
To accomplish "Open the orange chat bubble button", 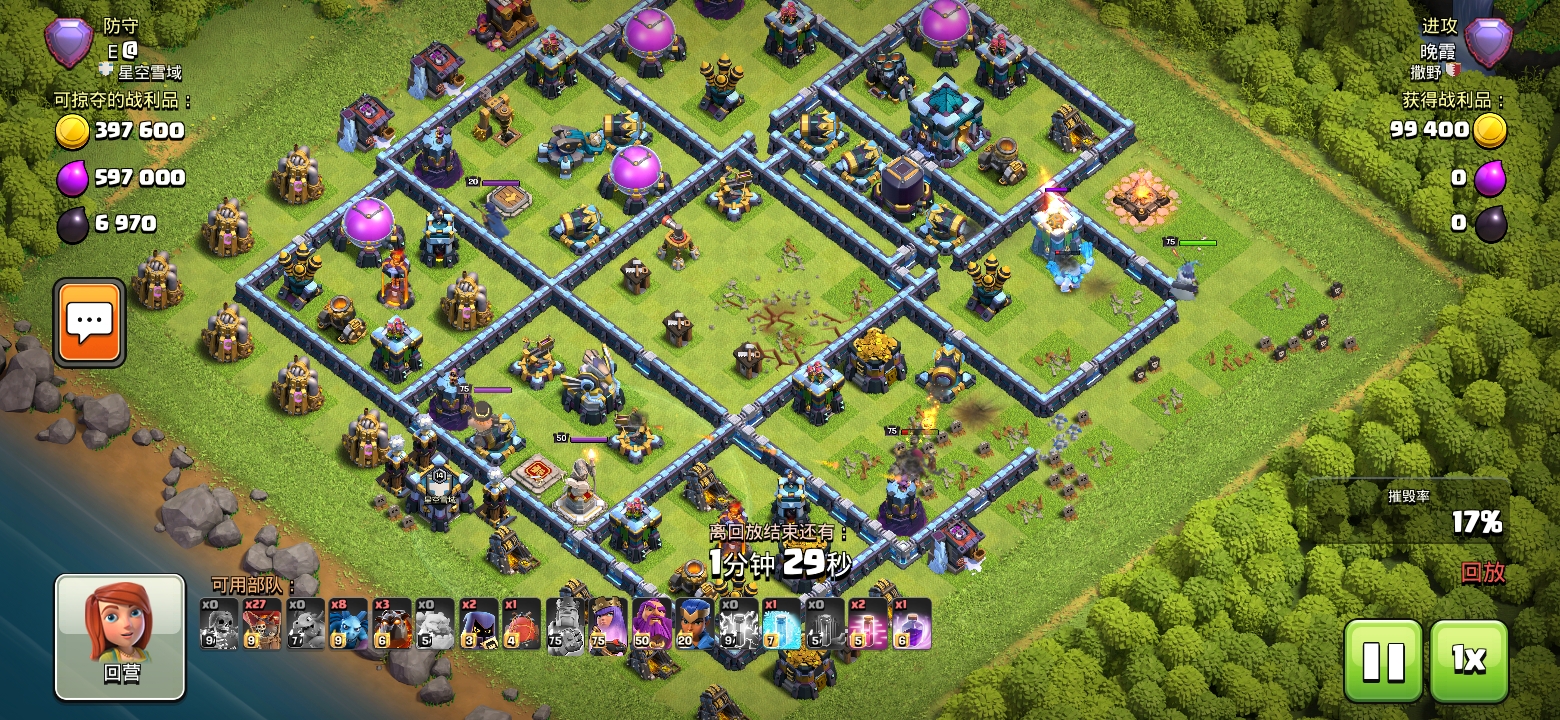I will tap(90, 322).
